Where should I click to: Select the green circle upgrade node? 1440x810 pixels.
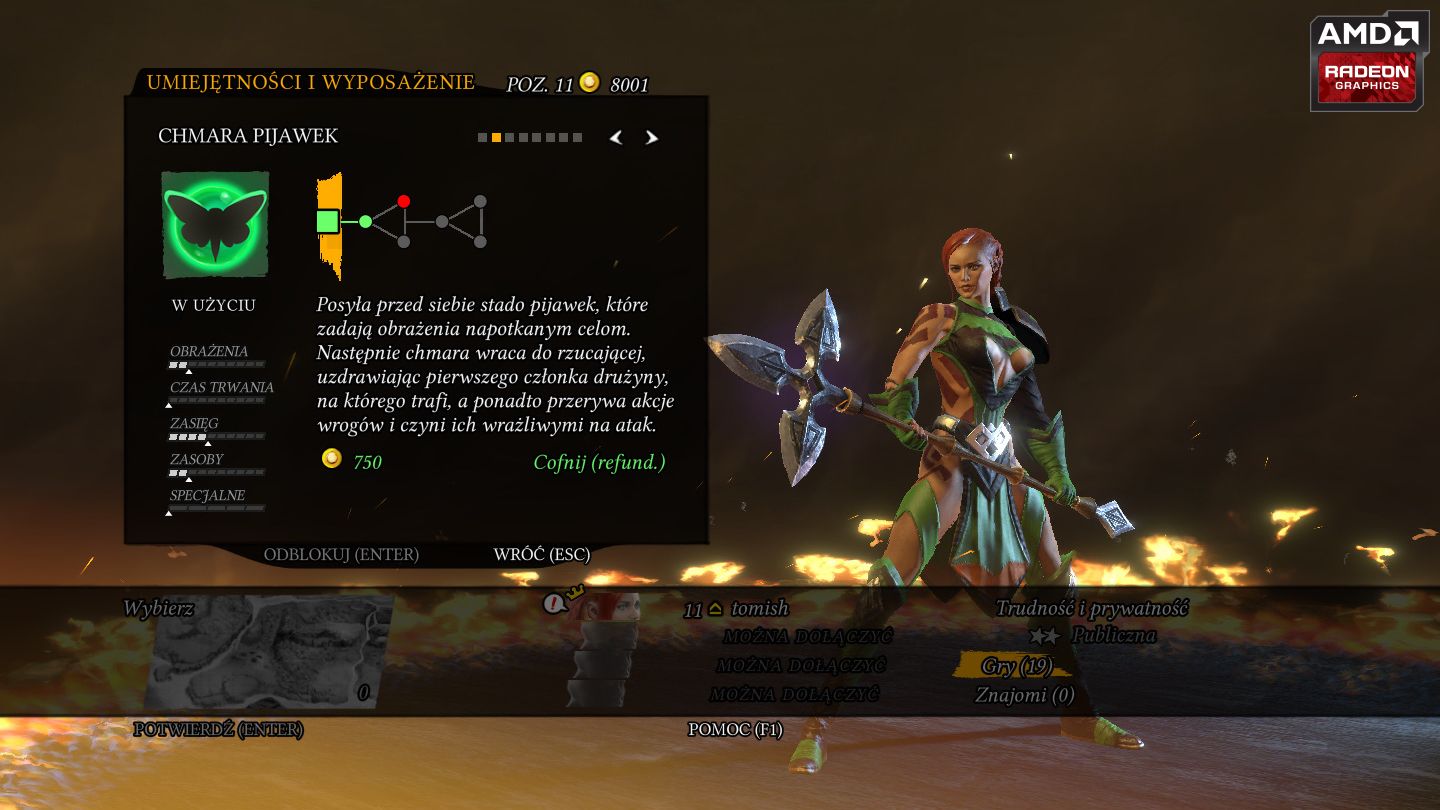365,221
